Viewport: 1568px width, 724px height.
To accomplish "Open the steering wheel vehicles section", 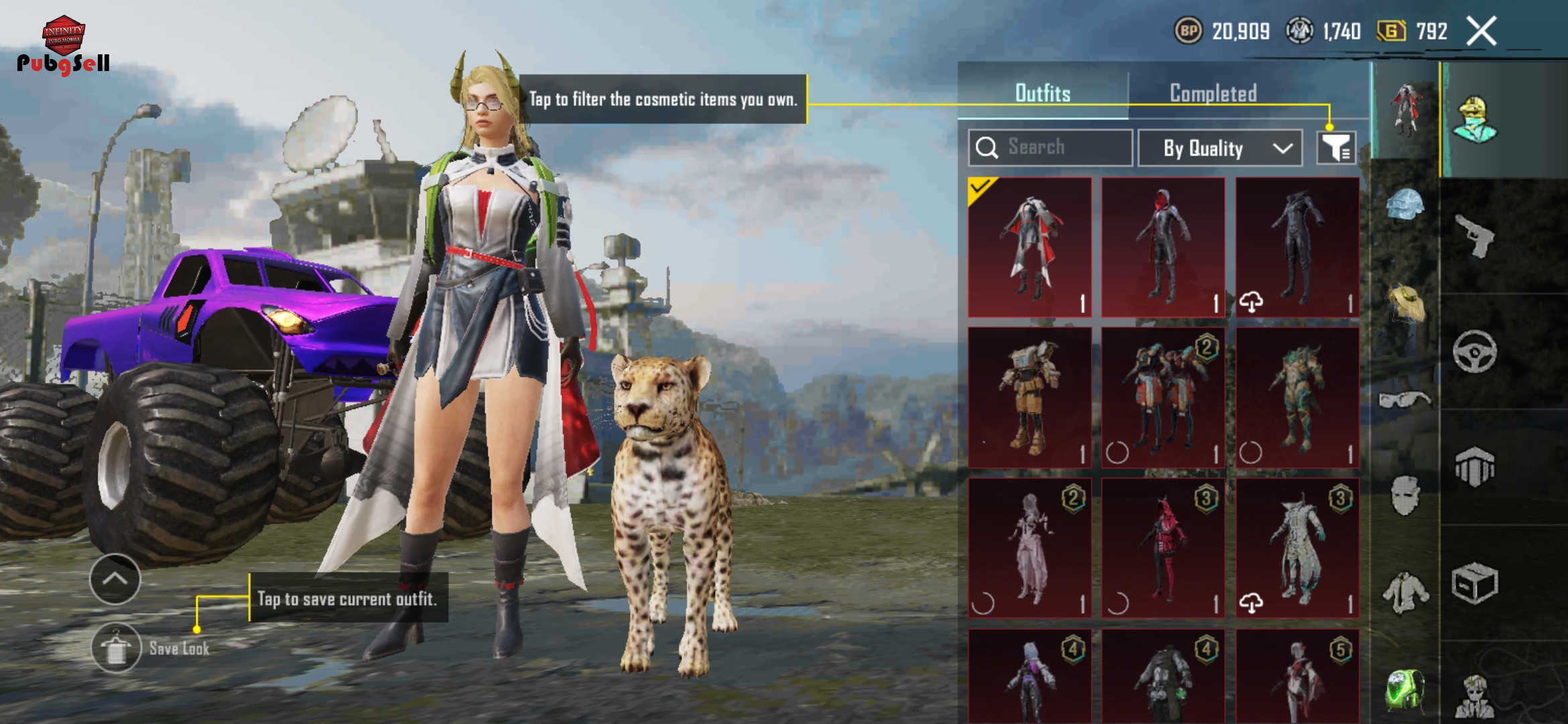I will coord(1475,351).
